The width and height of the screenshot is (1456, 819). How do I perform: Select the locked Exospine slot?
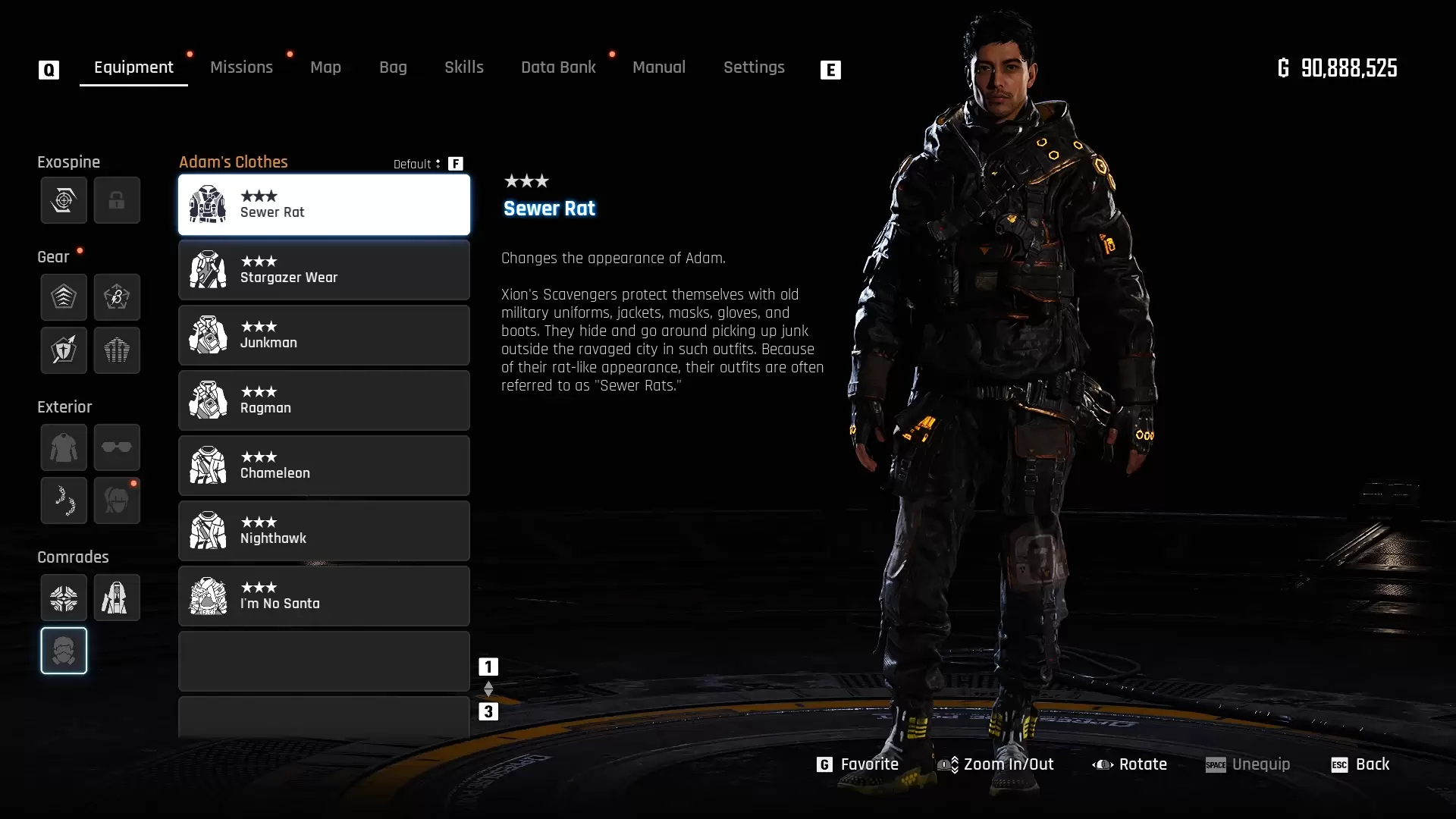pos(117,200)
